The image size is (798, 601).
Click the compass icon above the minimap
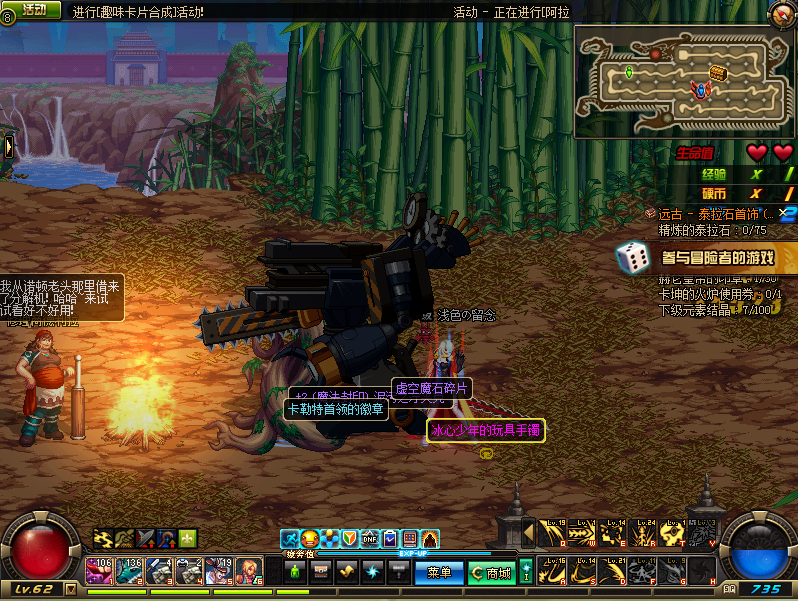click(780, 13)
